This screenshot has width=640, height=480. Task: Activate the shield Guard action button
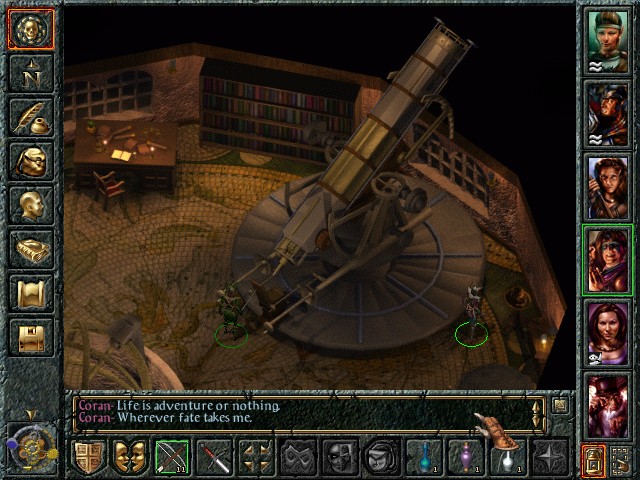click(89, 458)
